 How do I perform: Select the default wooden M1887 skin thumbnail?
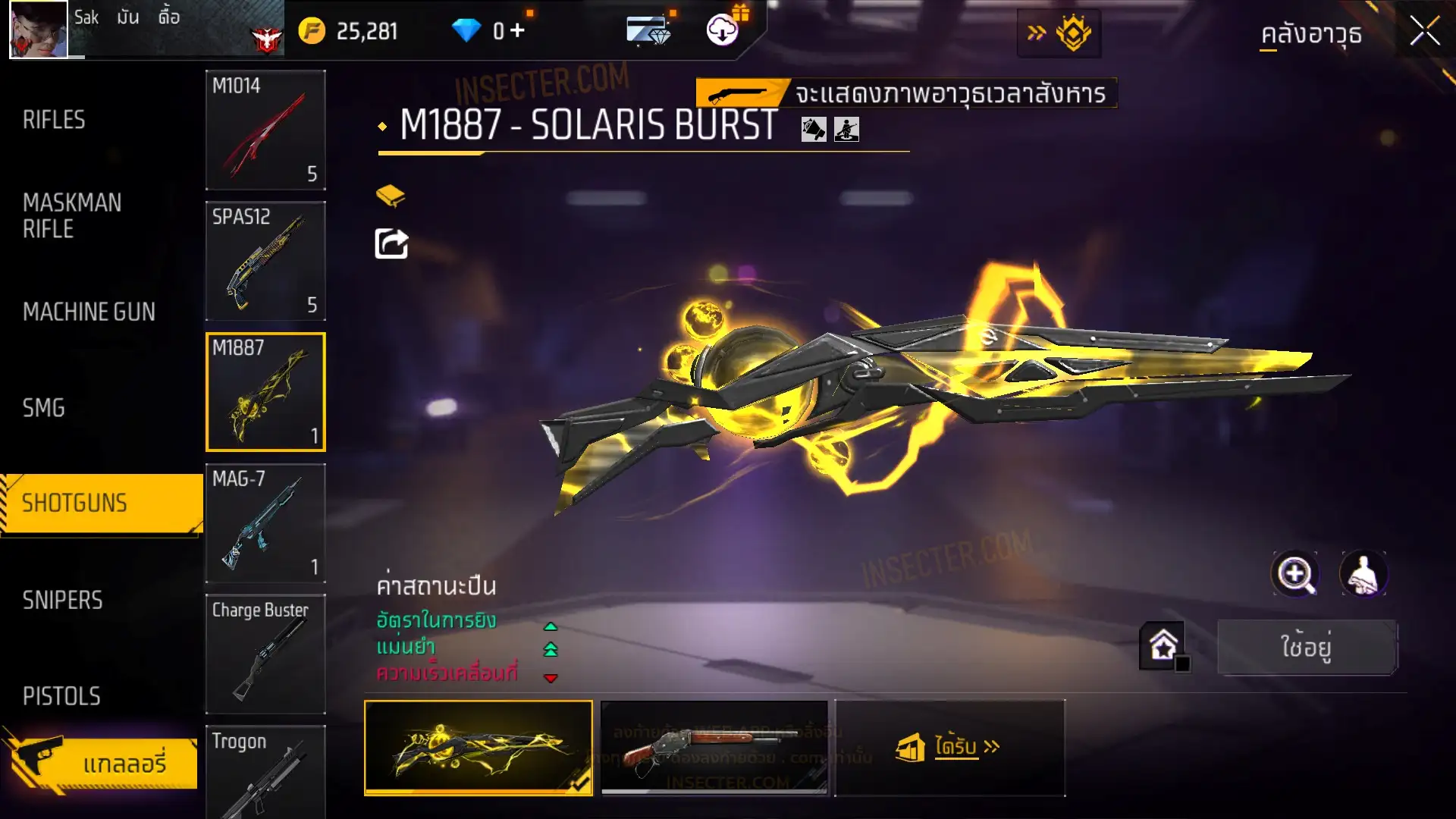pyautogui.click(x=714, y=748)
